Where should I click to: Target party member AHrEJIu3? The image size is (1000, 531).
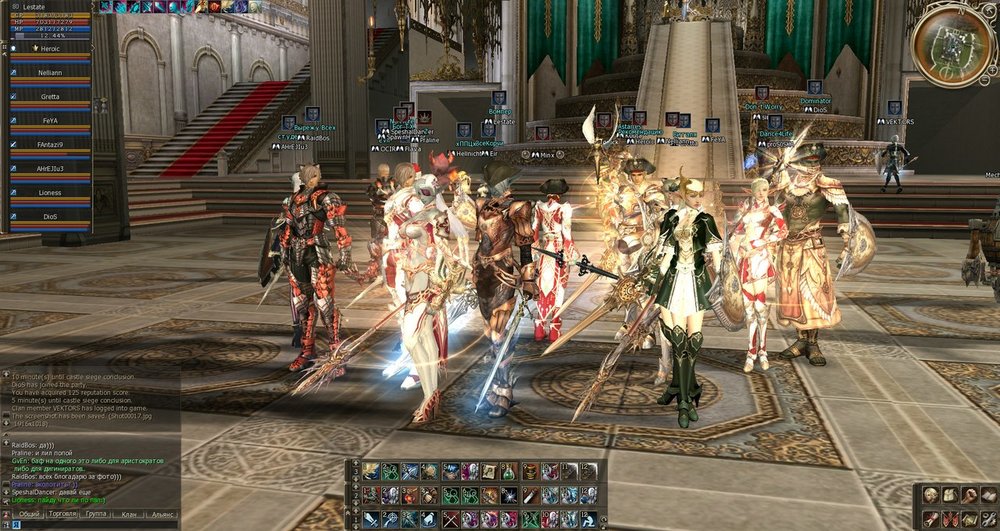[50, 168]
